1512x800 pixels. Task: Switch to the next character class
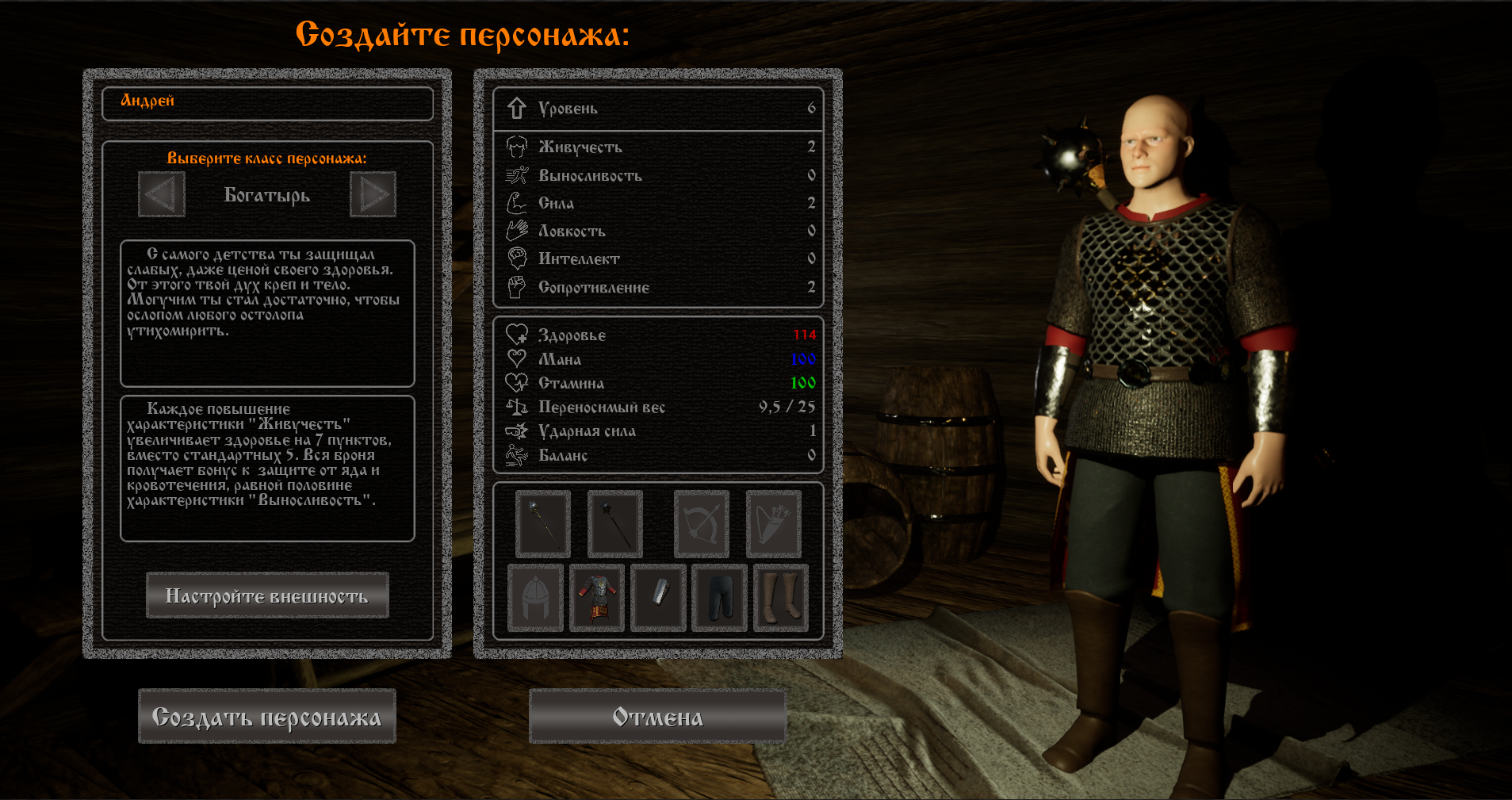[373, 194]
